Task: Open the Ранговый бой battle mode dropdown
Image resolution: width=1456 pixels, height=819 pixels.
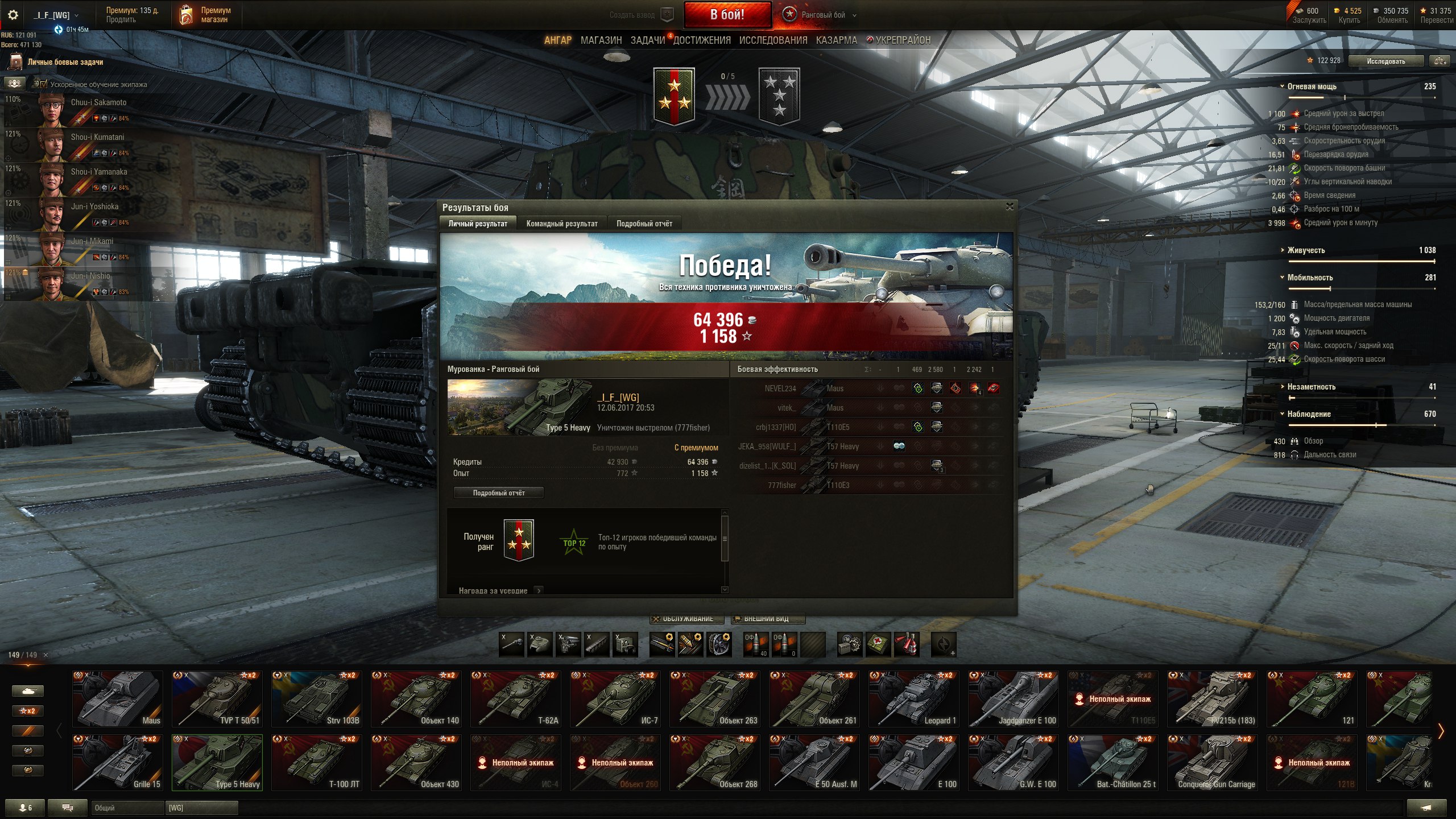Action: [822, 15]
